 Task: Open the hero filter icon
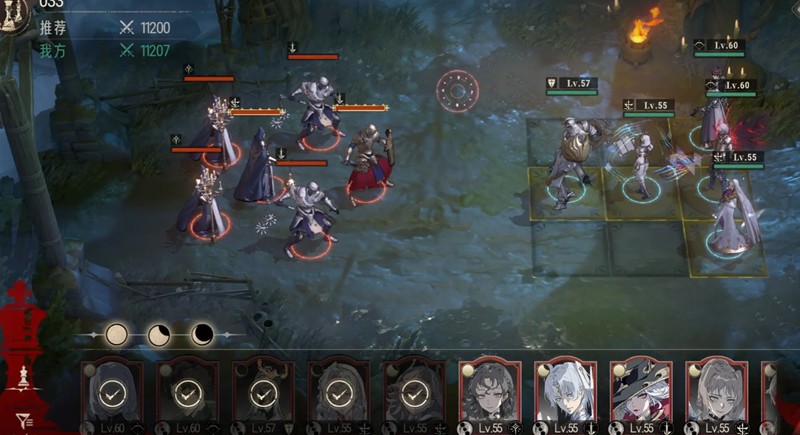coord(24,422)
